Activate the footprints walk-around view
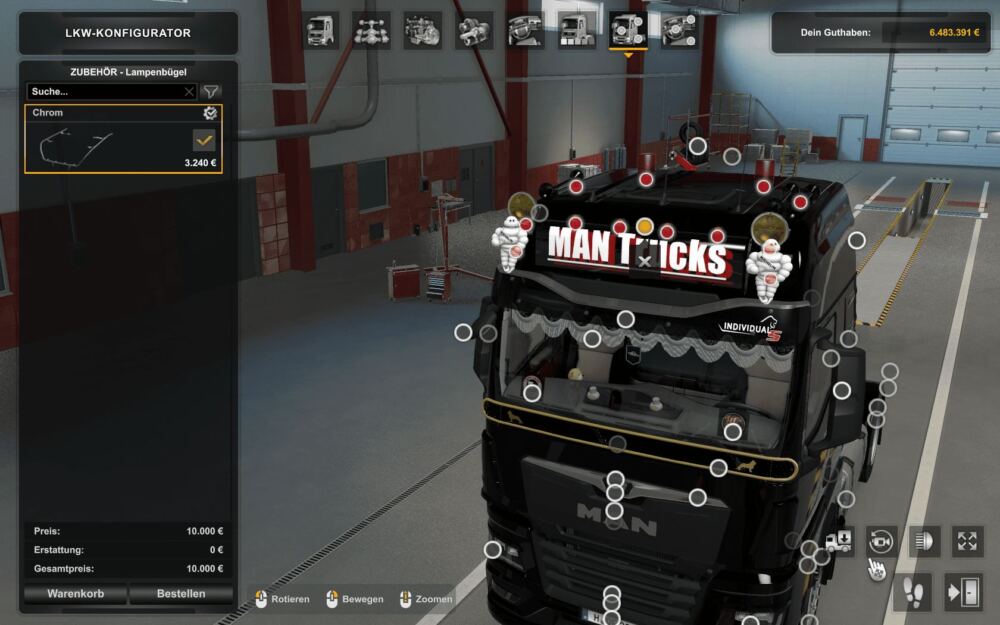The height and width of the screenshot is (625, 1000). 915,592
